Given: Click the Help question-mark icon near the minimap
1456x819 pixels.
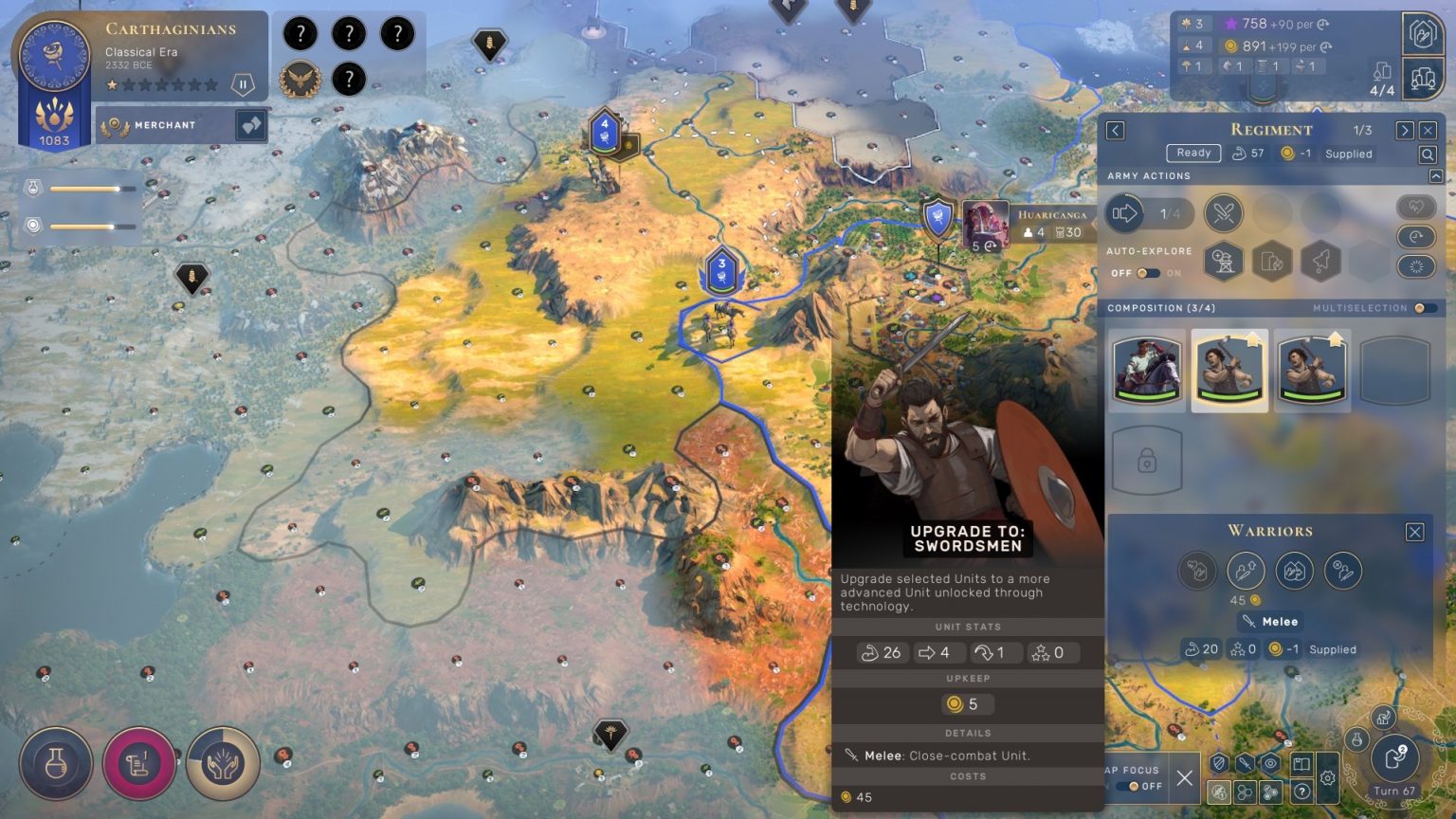Looking at the screenshot, I should point(1301,791).
